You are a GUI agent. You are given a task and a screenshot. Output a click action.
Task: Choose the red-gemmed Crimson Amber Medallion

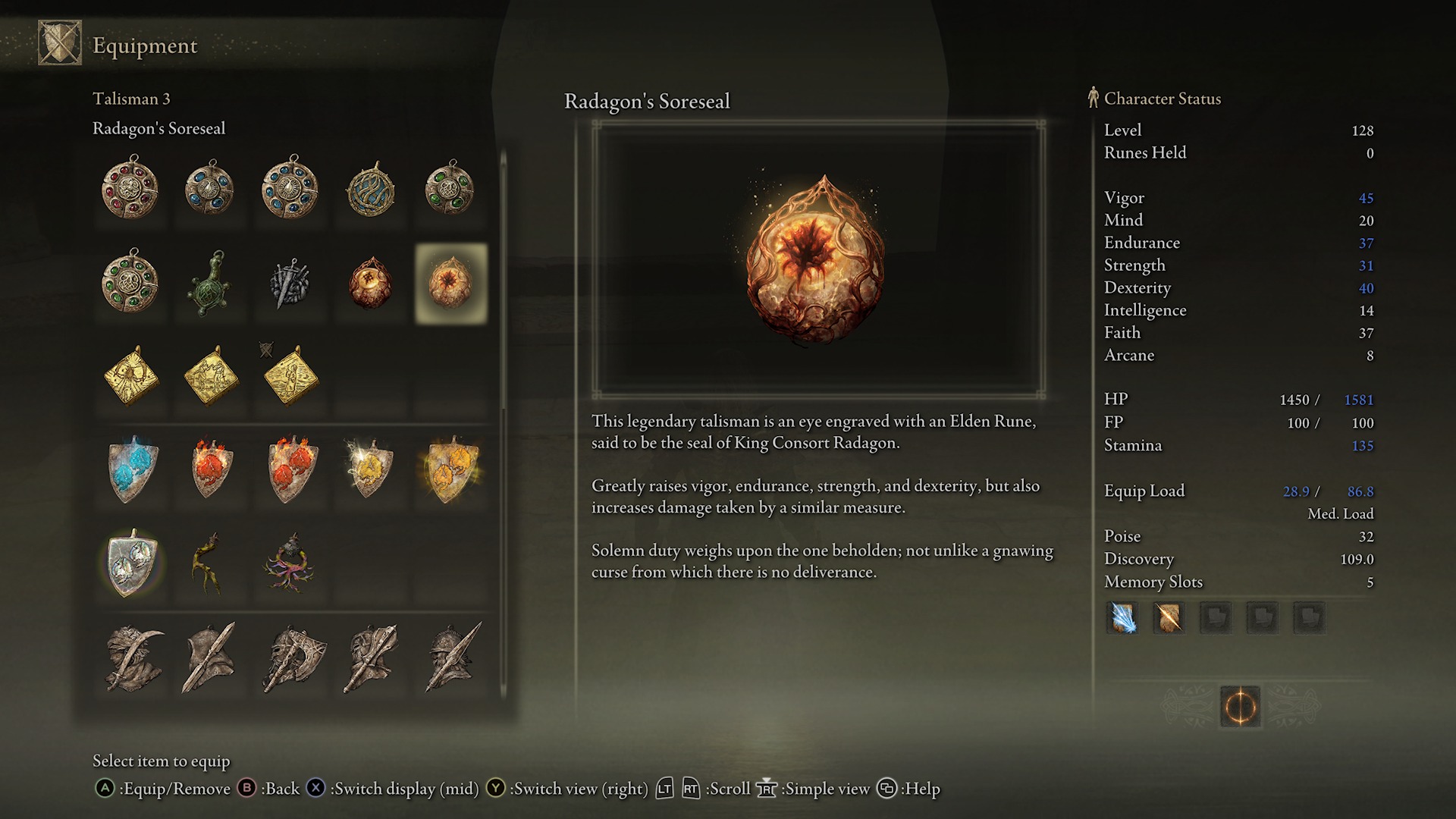[x=130, y=188]
